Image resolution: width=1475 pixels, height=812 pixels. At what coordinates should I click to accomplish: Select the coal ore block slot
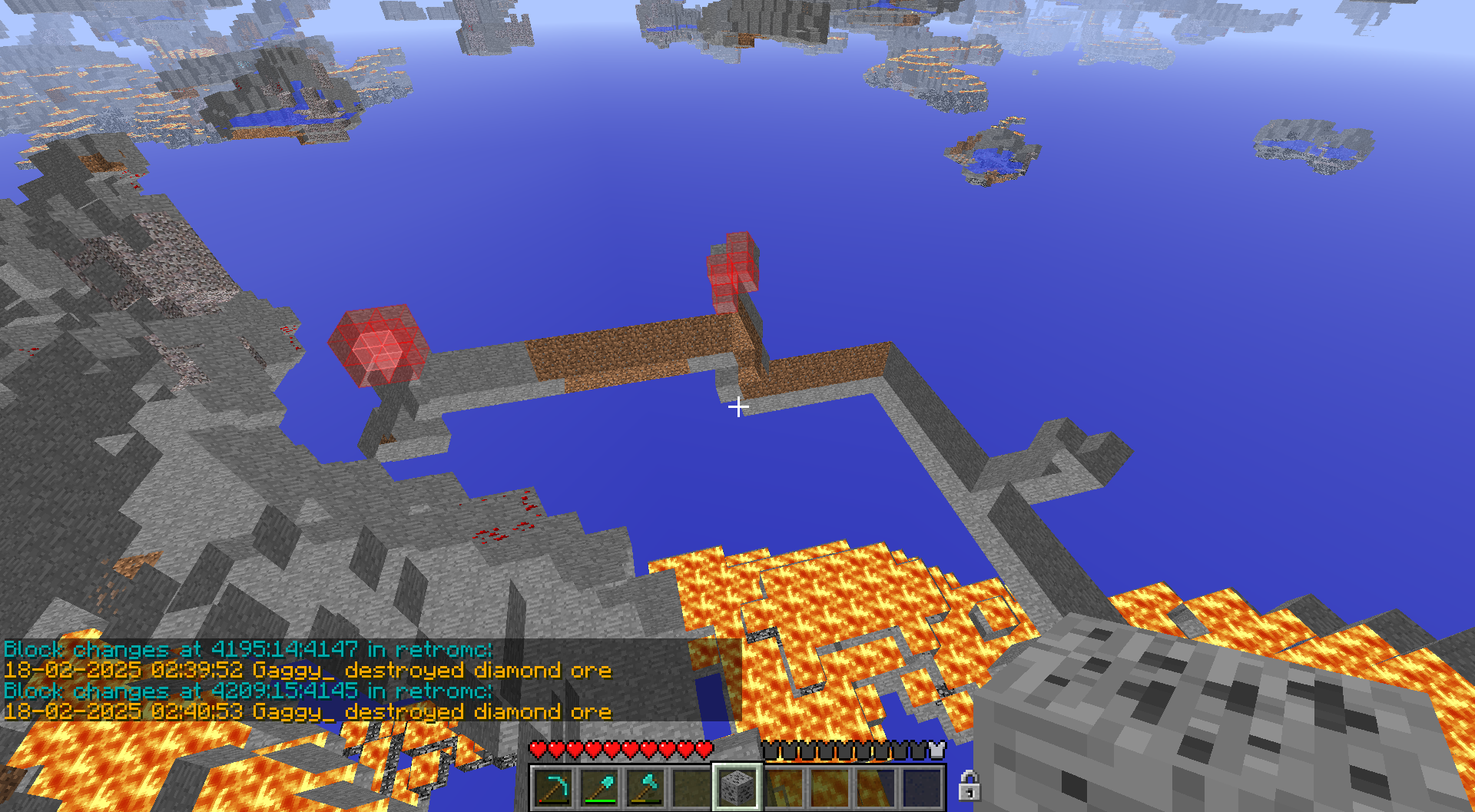(737, 787)
